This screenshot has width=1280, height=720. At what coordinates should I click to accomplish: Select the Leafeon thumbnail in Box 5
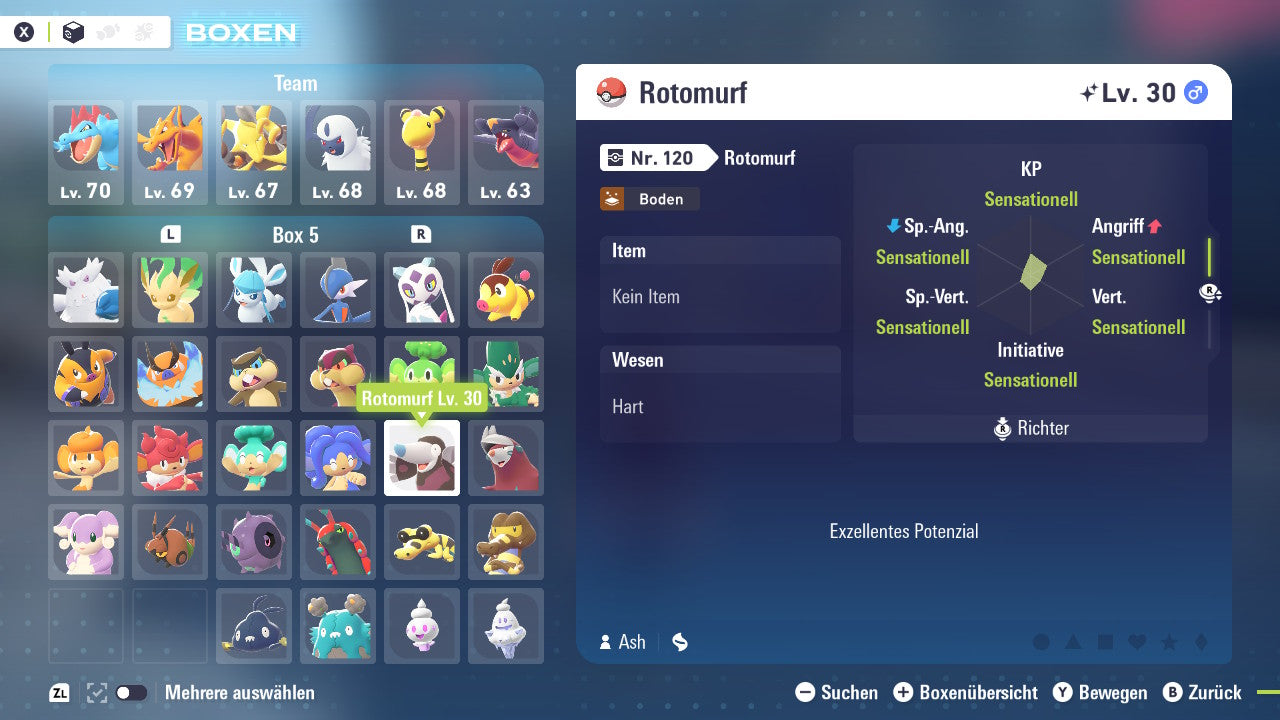[x=169, y=290]
